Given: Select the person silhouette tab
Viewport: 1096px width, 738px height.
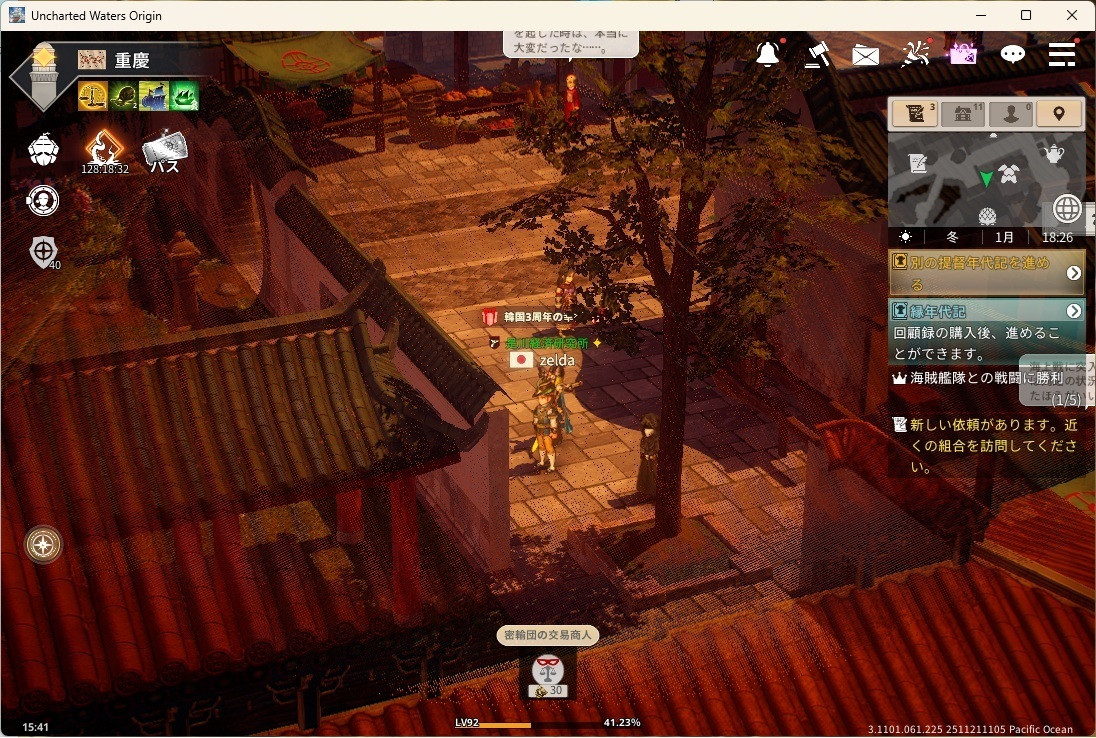Looking at the screenshot, I should (x=1010, y=114).
